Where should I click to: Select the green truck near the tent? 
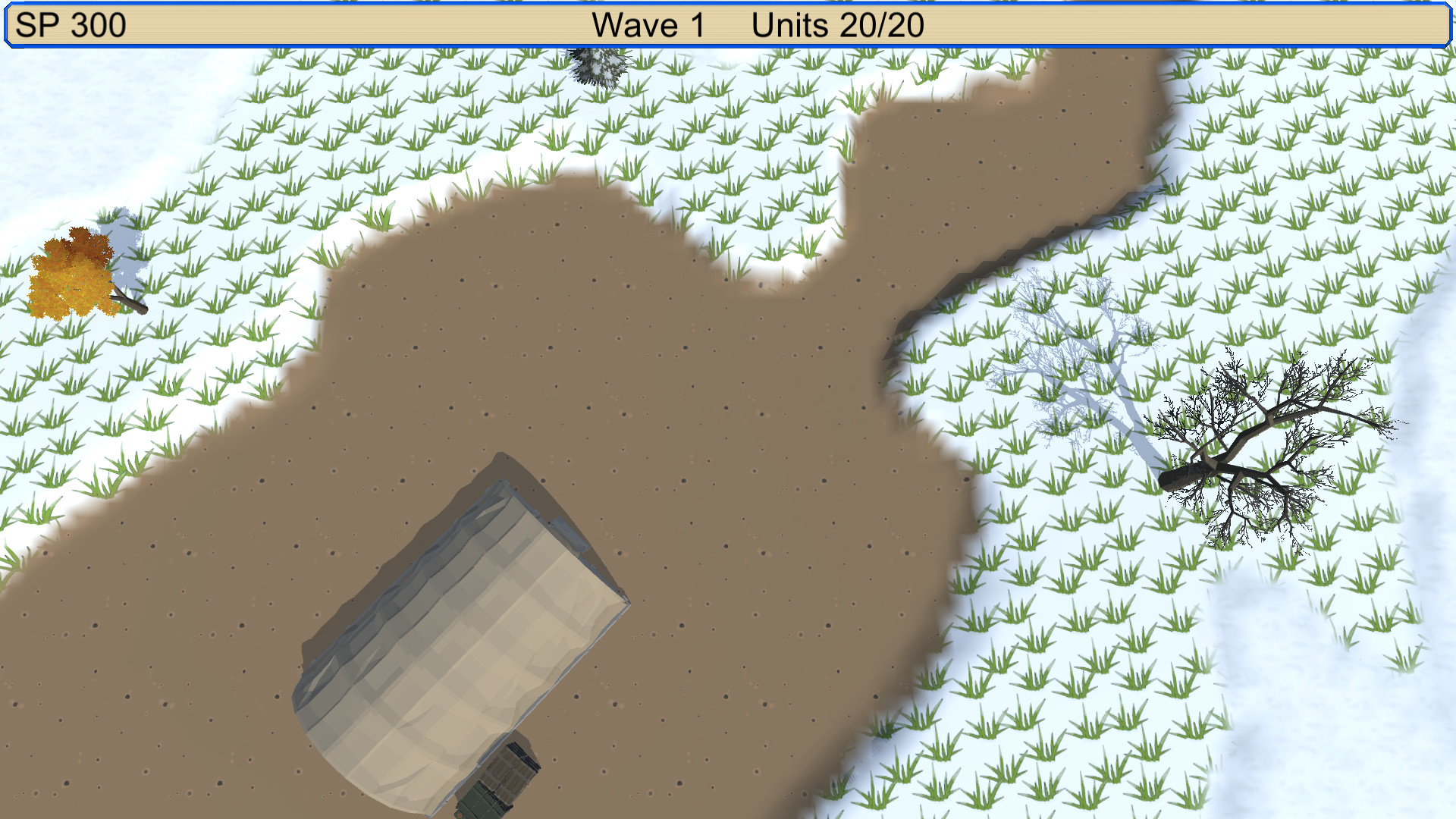coord(493,789)
